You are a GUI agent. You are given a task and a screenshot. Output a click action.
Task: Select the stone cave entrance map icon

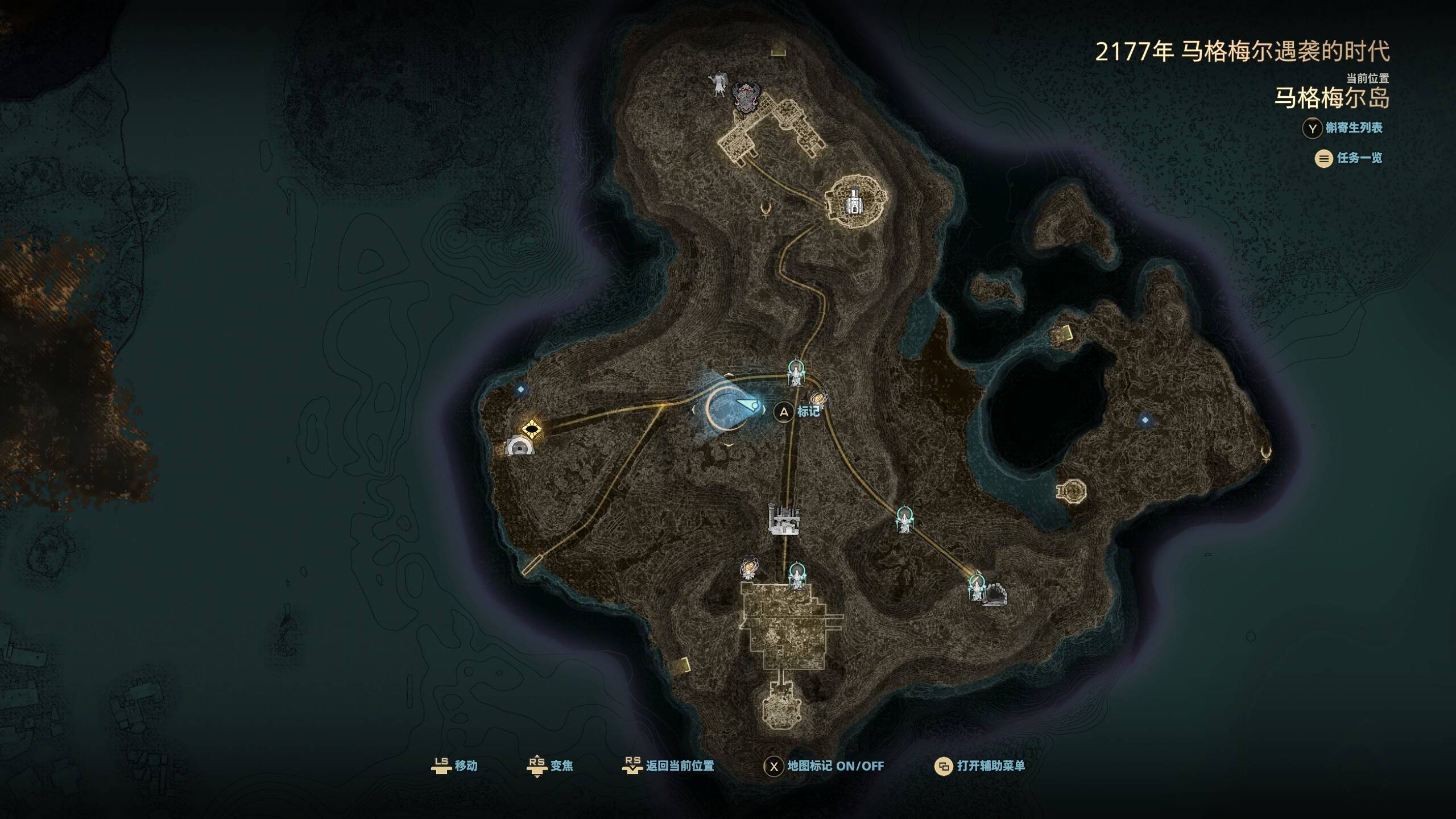[995, 594]
